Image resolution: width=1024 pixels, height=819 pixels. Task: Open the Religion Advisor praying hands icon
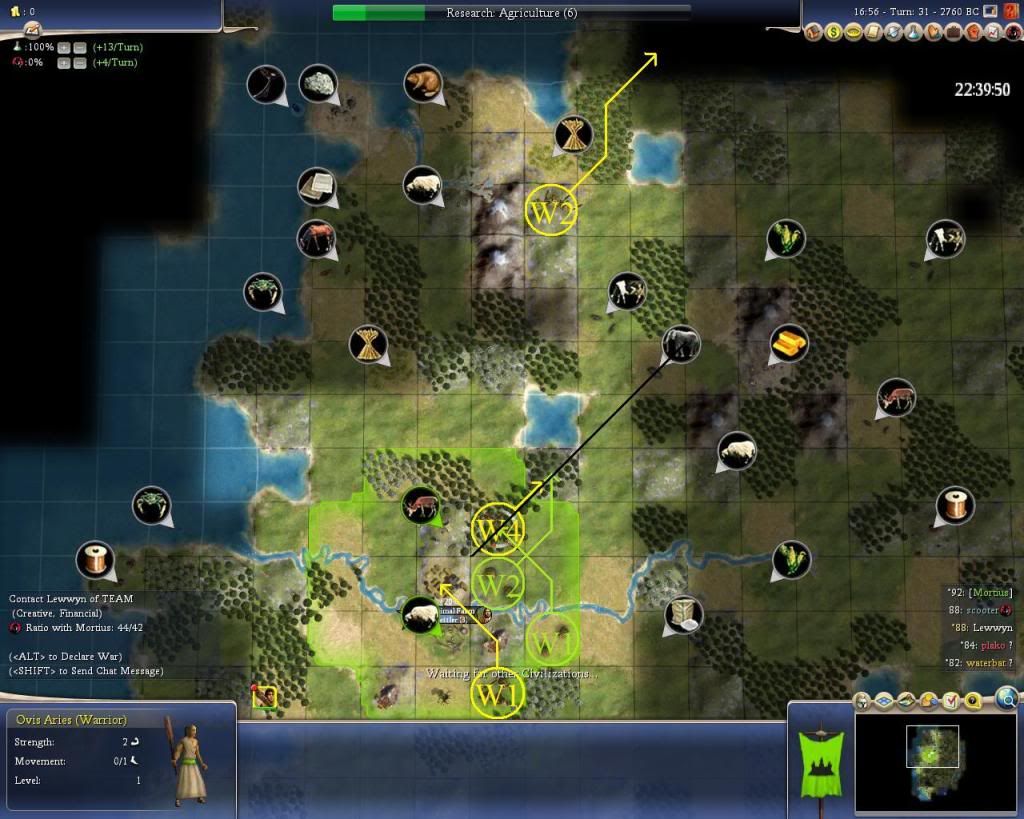coord(934,32)
